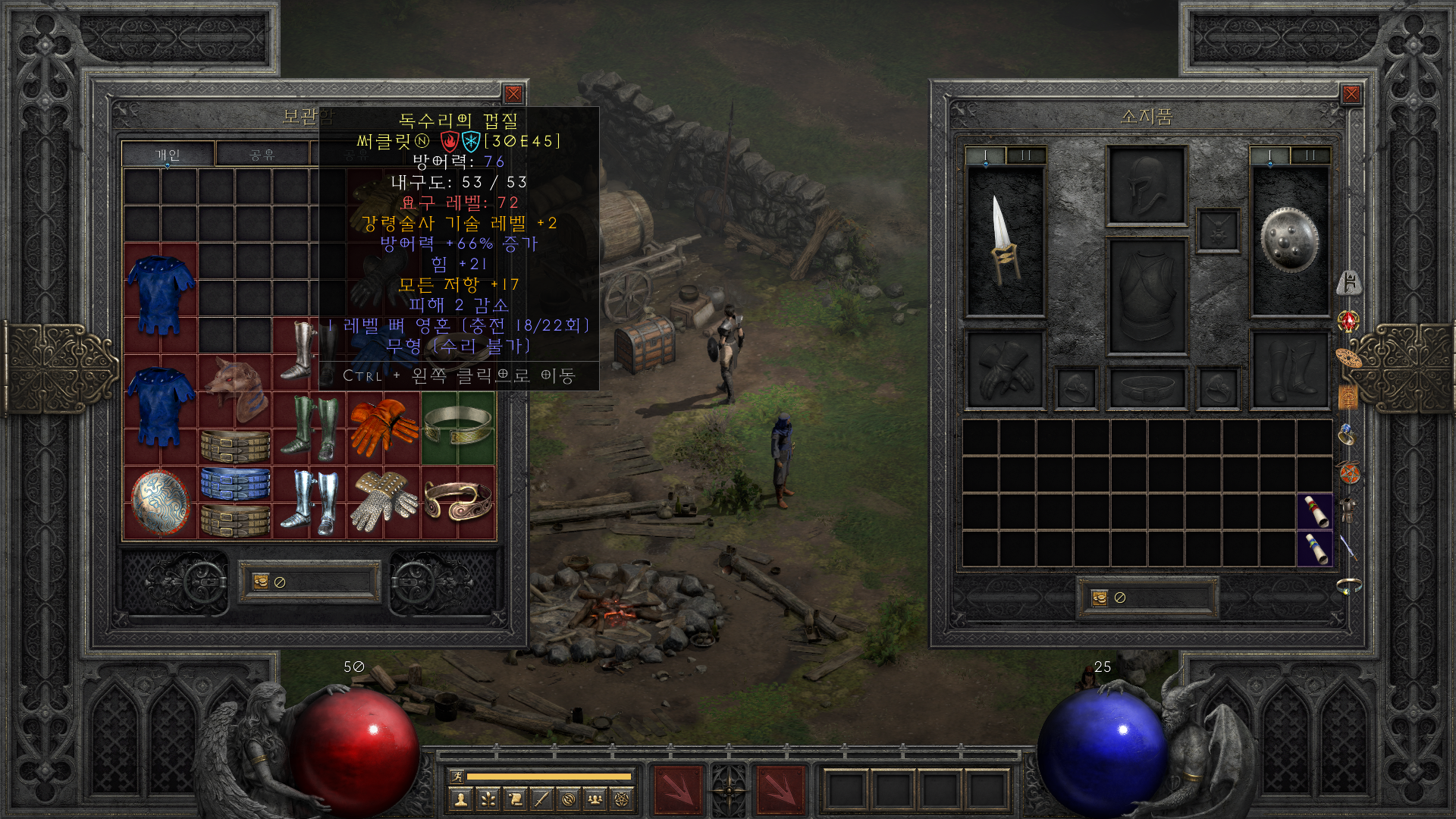Close the stash window
The width and height of the screenshot is (1456, 819).
[513, 94]
